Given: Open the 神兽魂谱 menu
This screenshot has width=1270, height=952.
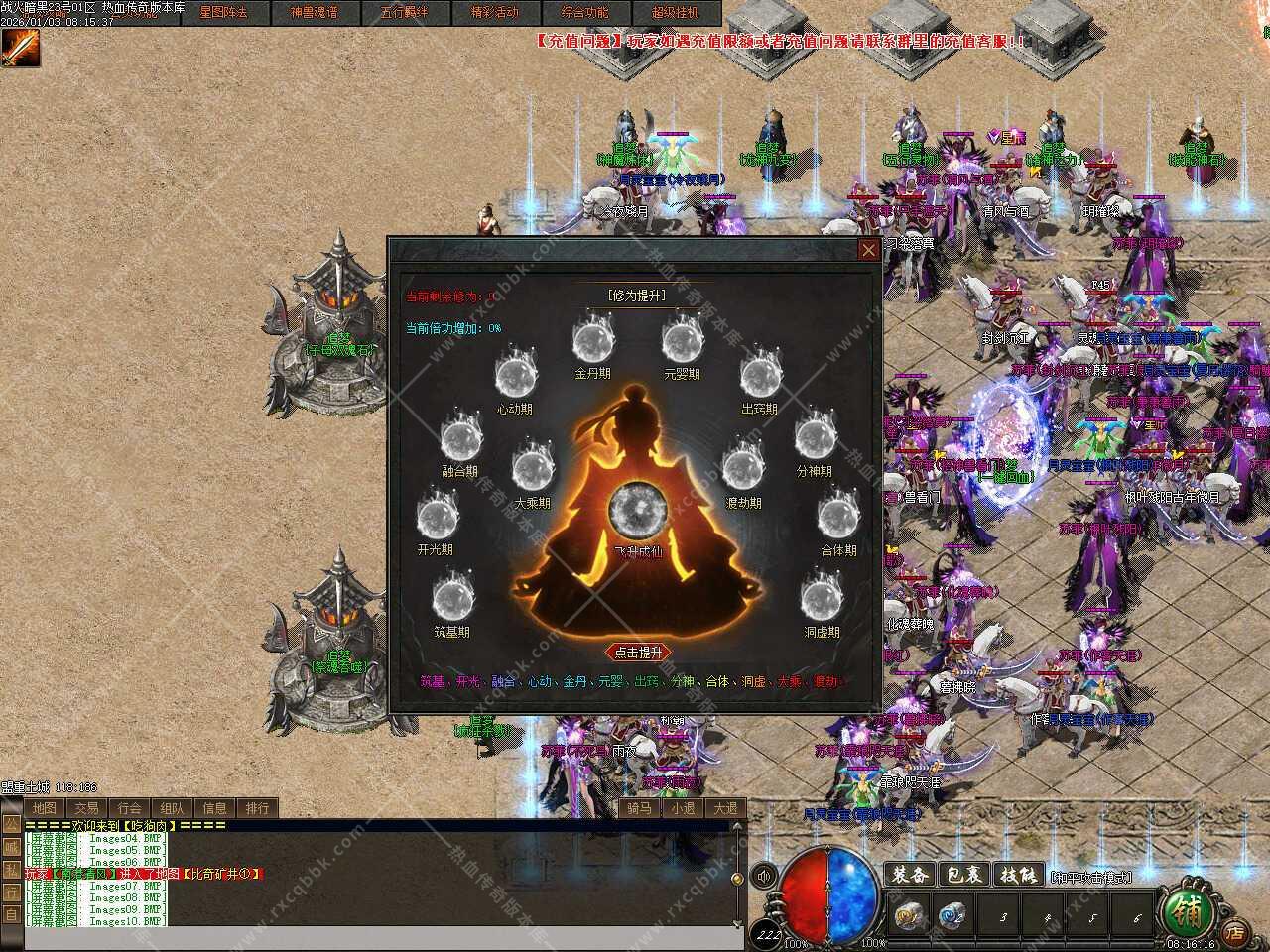Looking at the screenshot, I should pyautogui.click(x=314, y=13).
